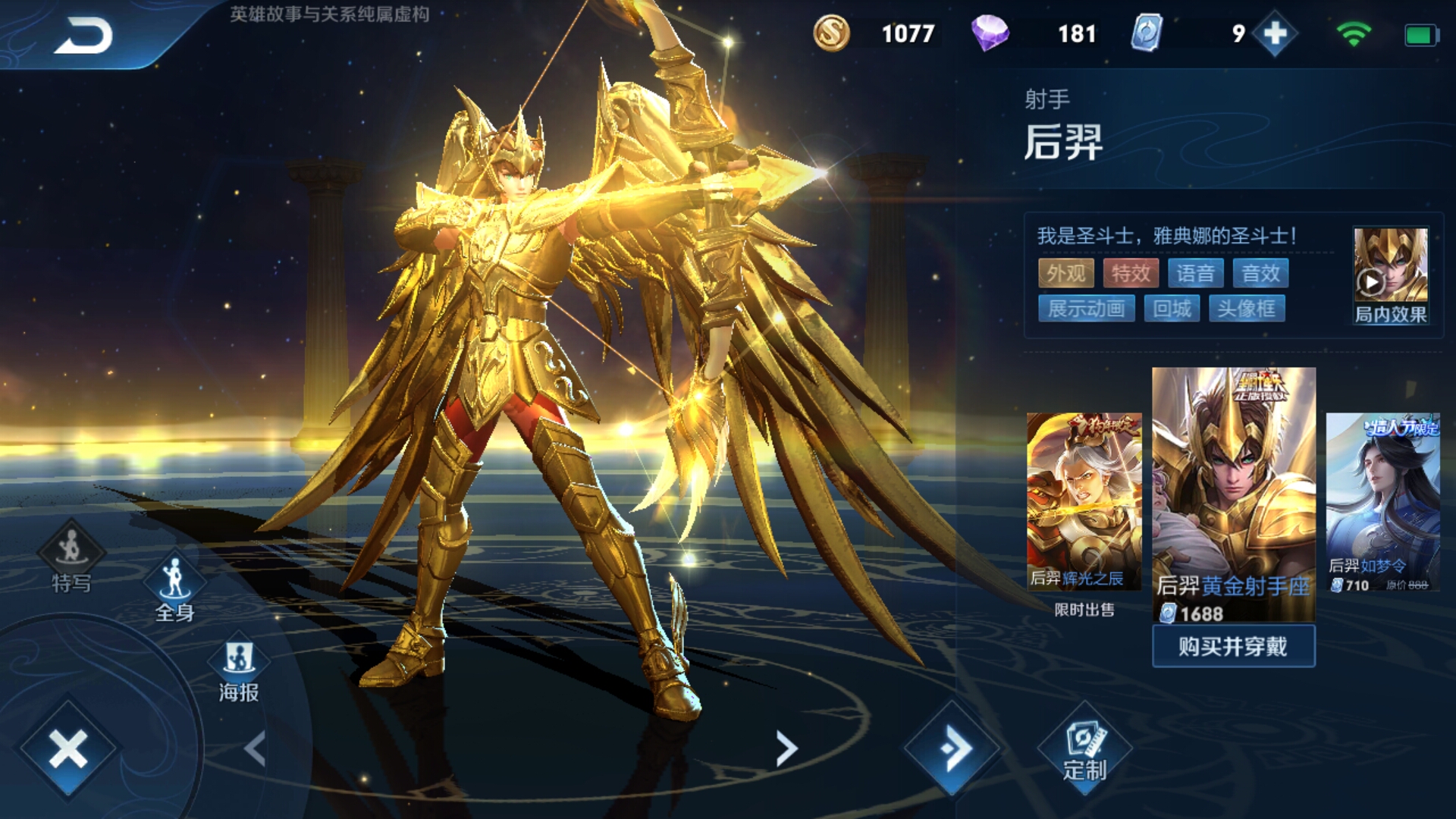Choose the 音效 sound effects tag
This screenshot has height=819, width=1456.
1260,273
